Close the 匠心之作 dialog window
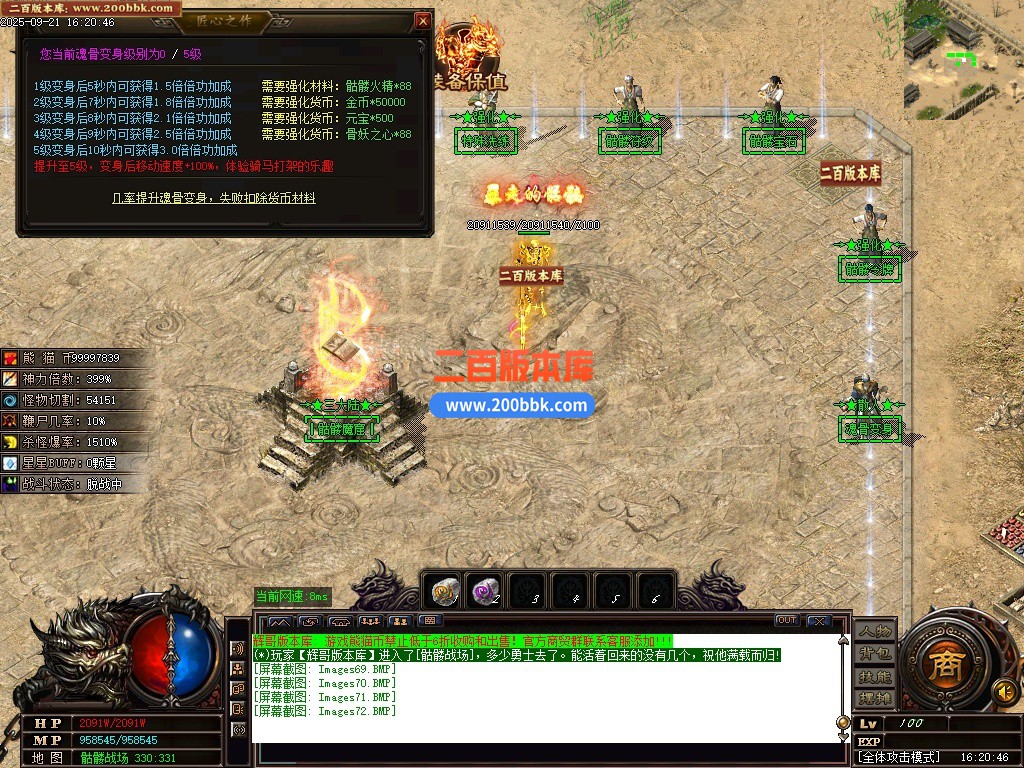The image size is (1024, 768). click(423, 21)
